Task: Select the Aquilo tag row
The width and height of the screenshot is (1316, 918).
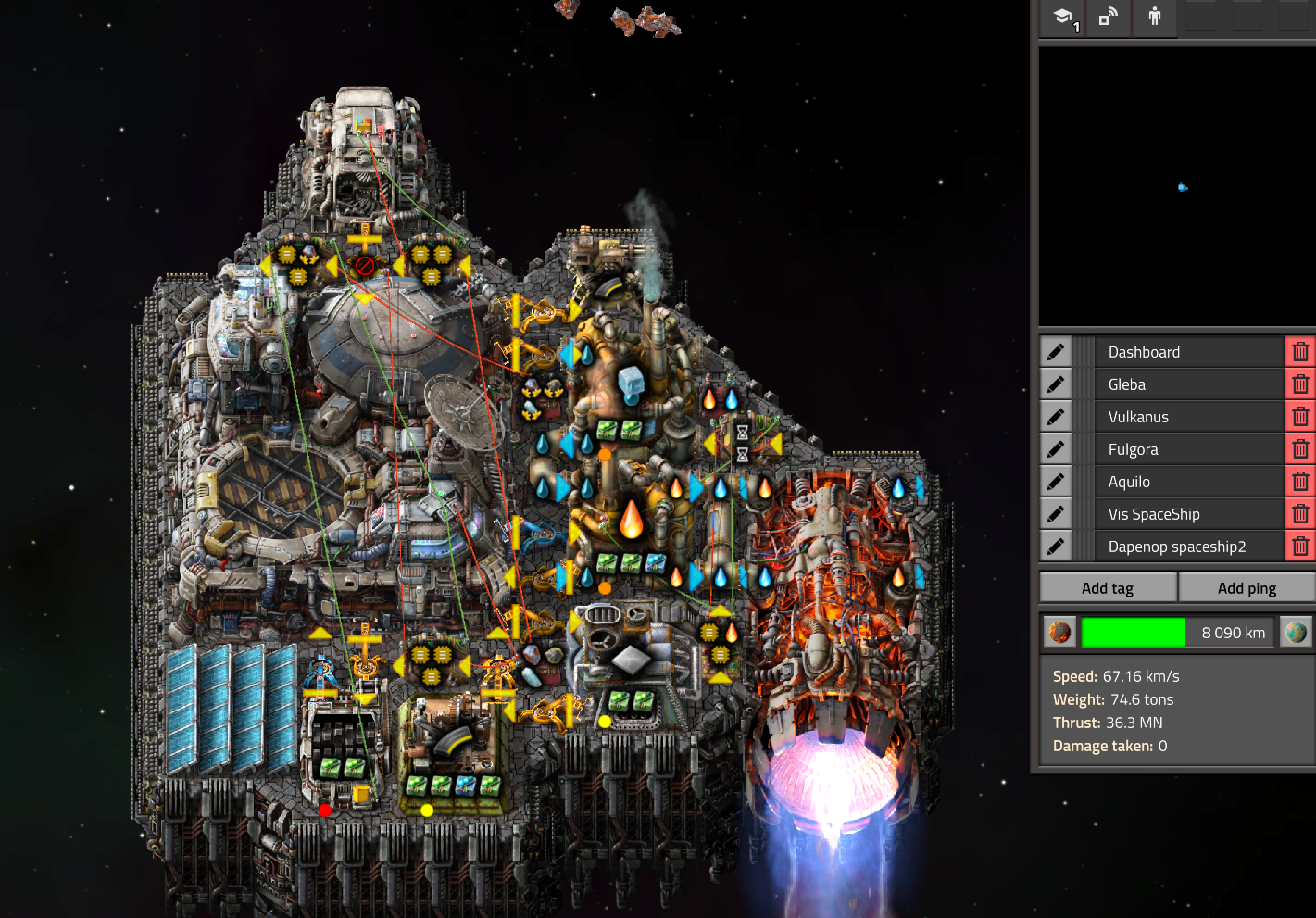Action: click(x=1189, y=482)
